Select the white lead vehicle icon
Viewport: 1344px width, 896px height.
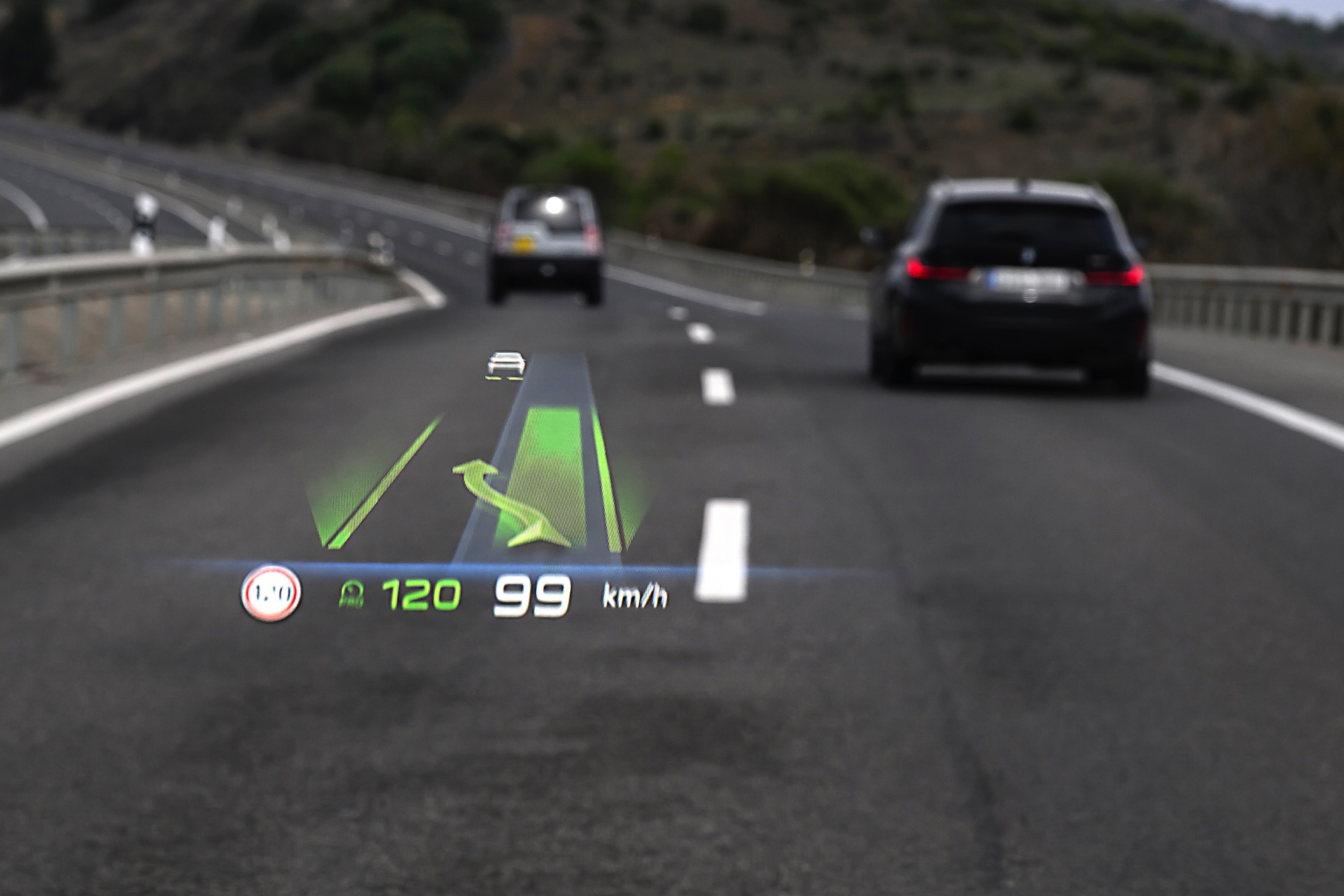tap(506, 364)
